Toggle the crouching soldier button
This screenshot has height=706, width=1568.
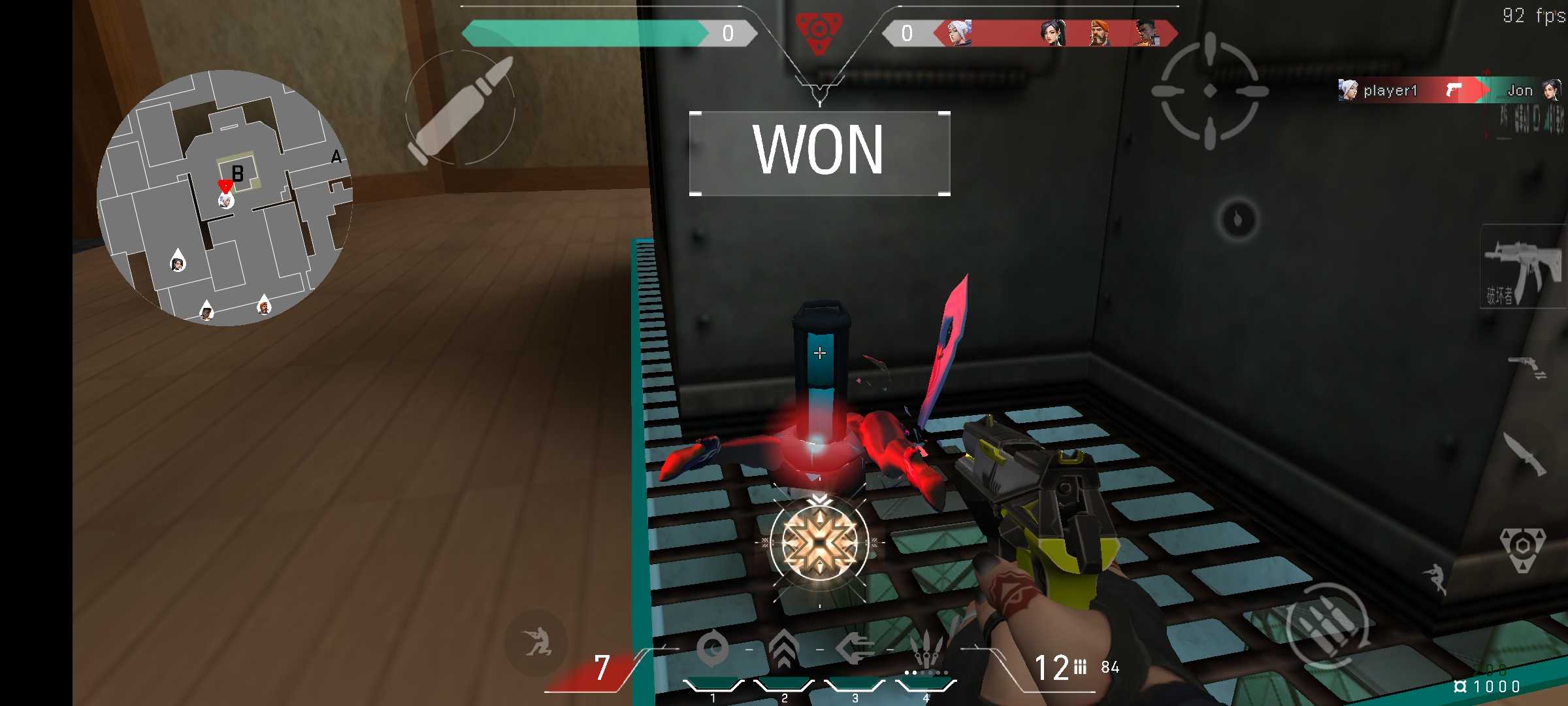pyautogui.click(x=536, y=643)
